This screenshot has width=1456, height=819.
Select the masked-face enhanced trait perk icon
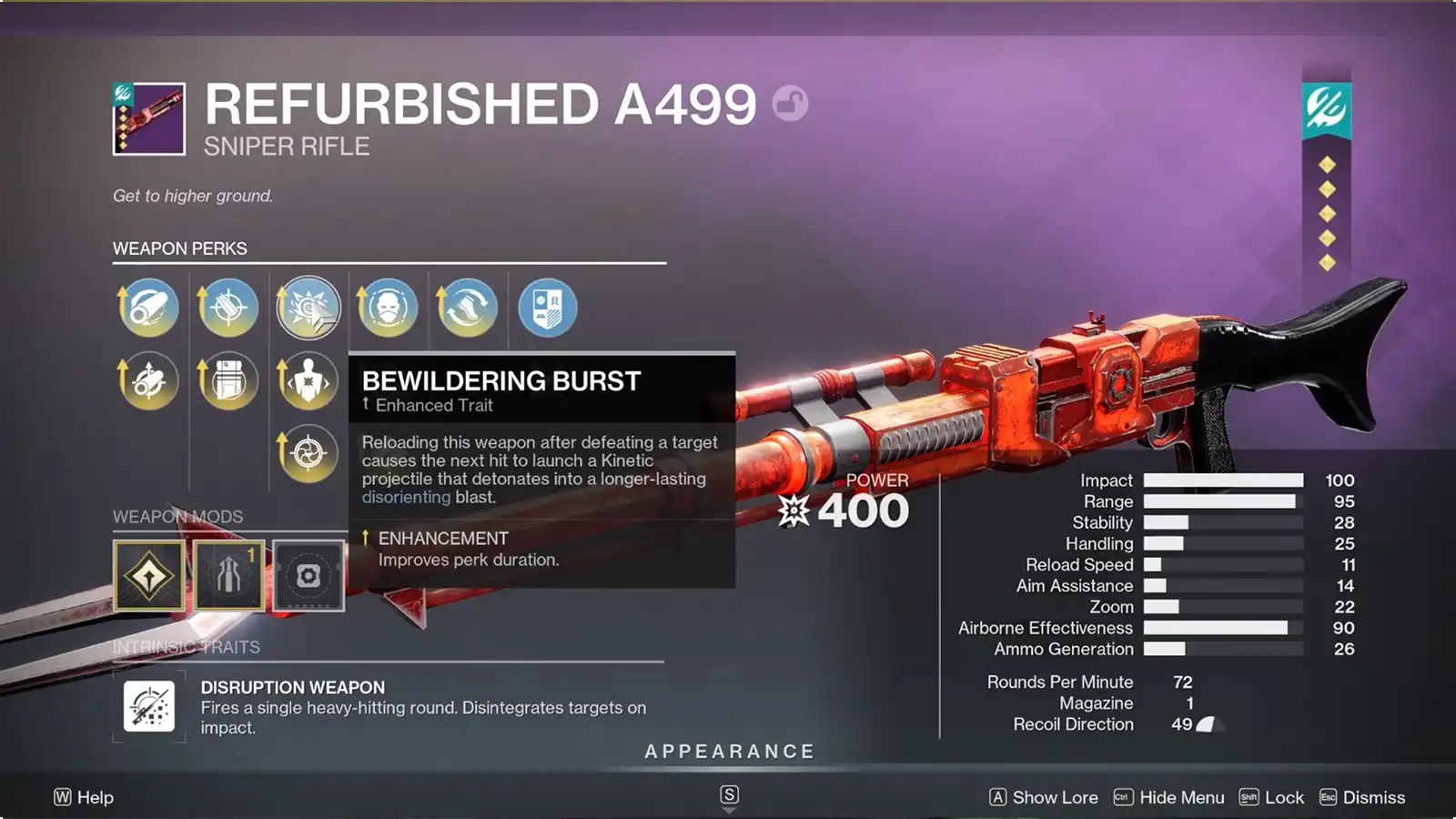click(388, 308)
